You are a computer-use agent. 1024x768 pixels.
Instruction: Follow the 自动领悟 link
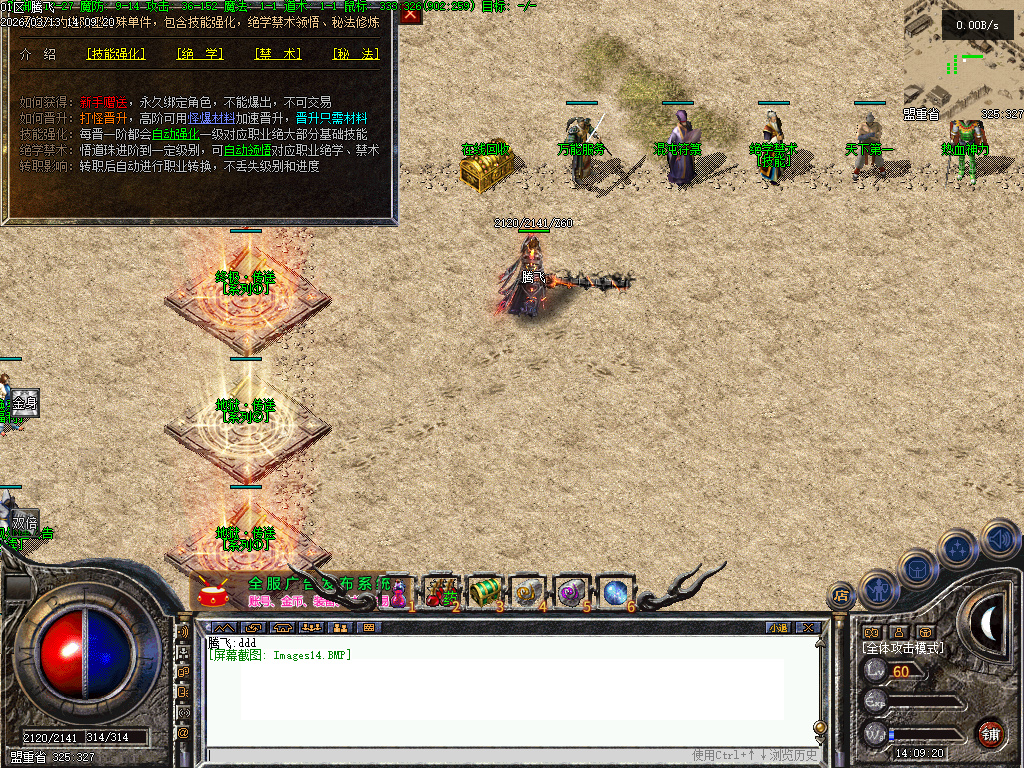(x=246, y=150)
